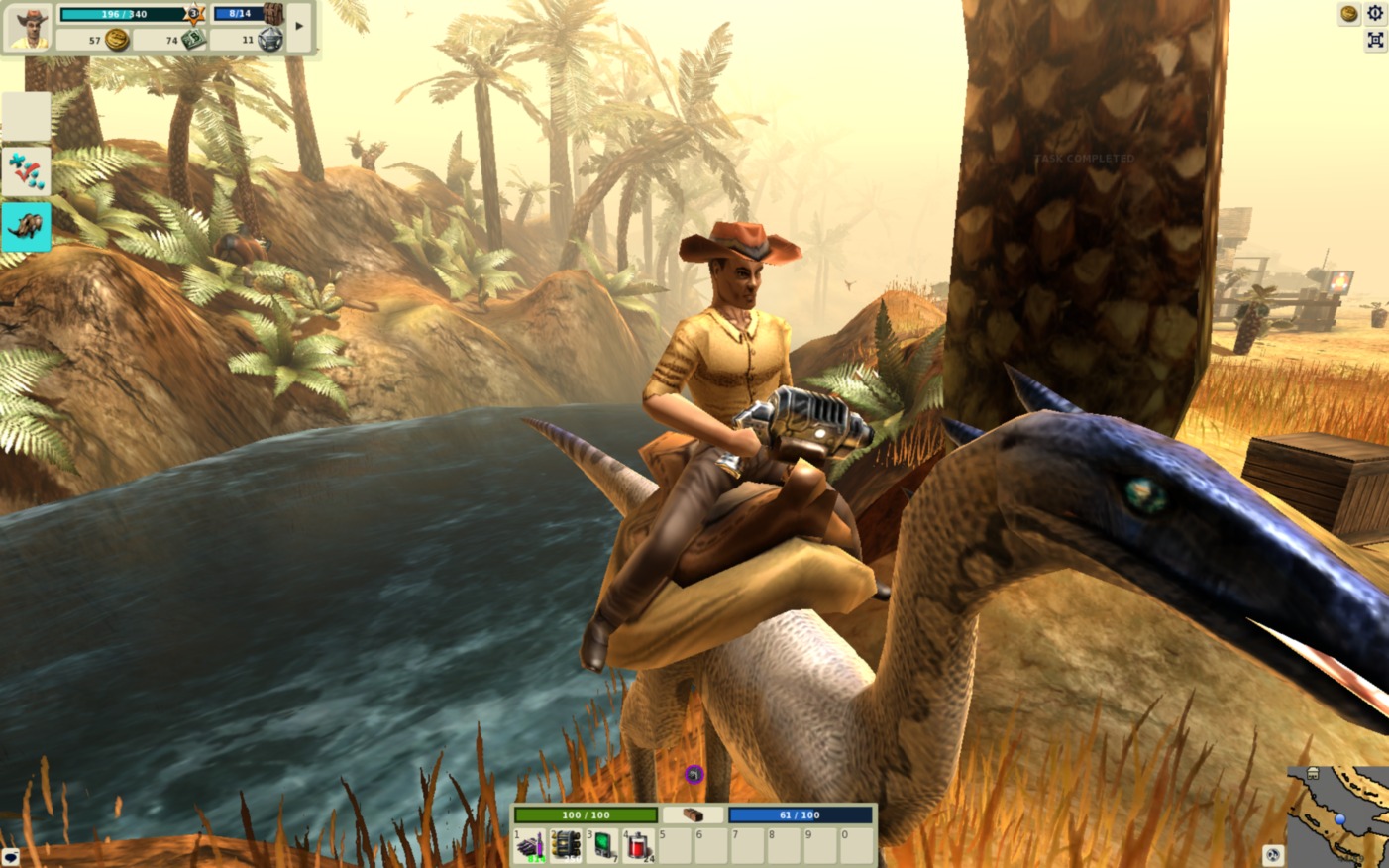Use the red health canister in slot 4
Viewport: 1389px width, 868px height.
(x=639, y=847)
